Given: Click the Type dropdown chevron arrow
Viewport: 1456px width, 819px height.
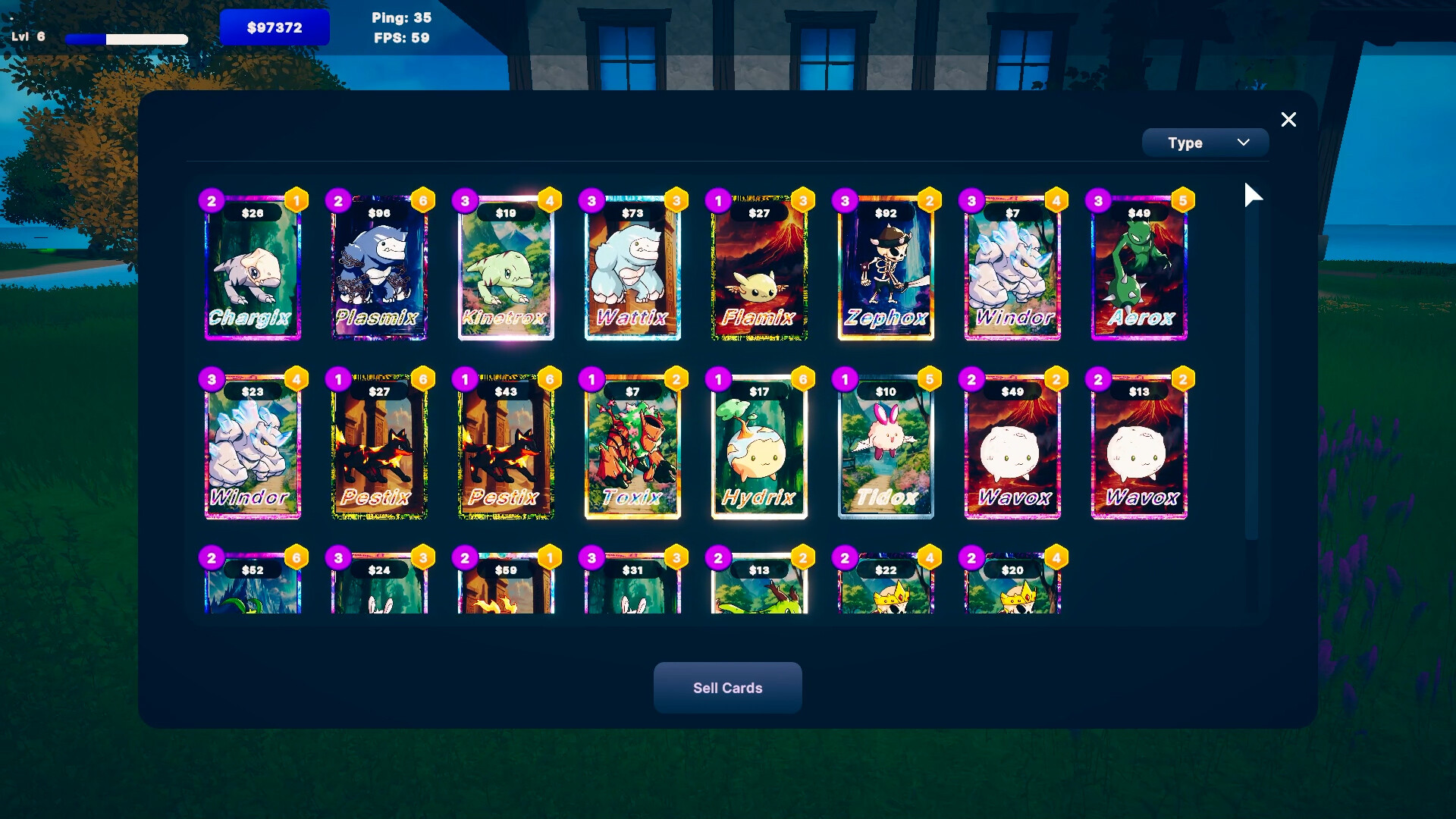Looking at the screenshot, I should coord(1244,142).
